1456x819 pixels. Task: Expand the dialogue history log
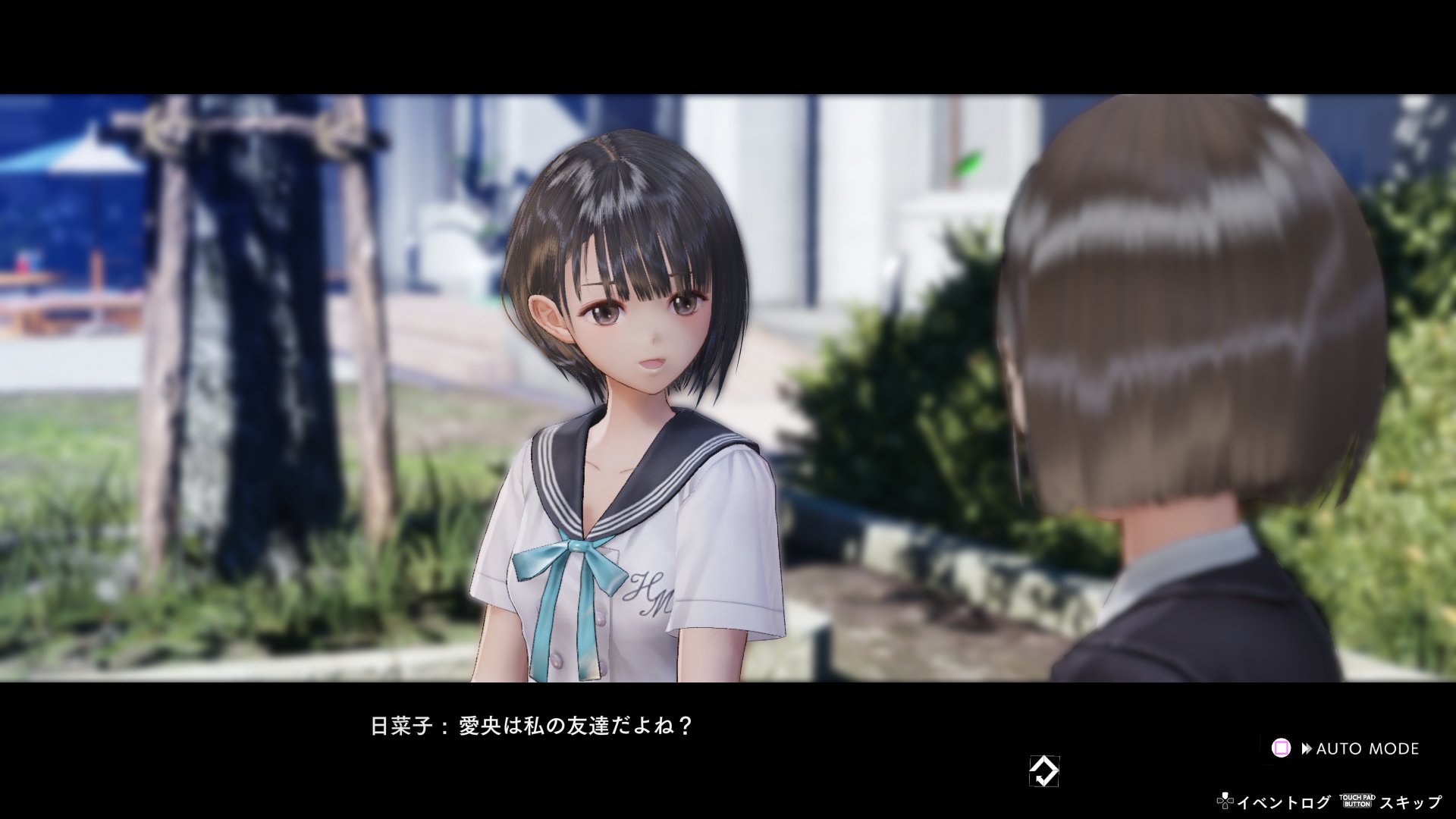click(1284, 802)
